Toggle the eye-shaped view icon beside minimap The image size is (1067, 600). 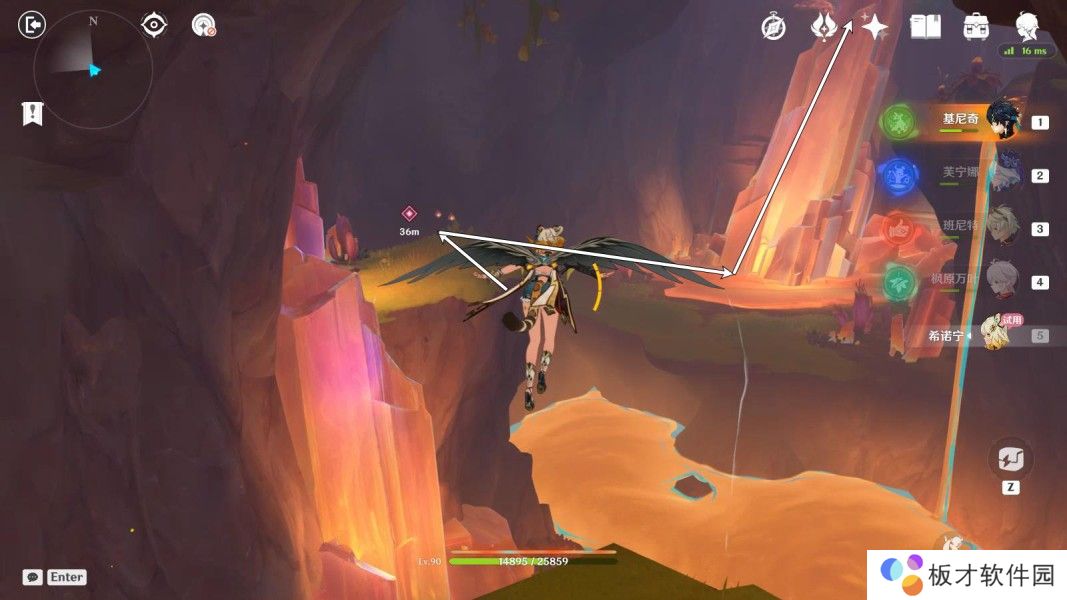[x=154, y=25]
